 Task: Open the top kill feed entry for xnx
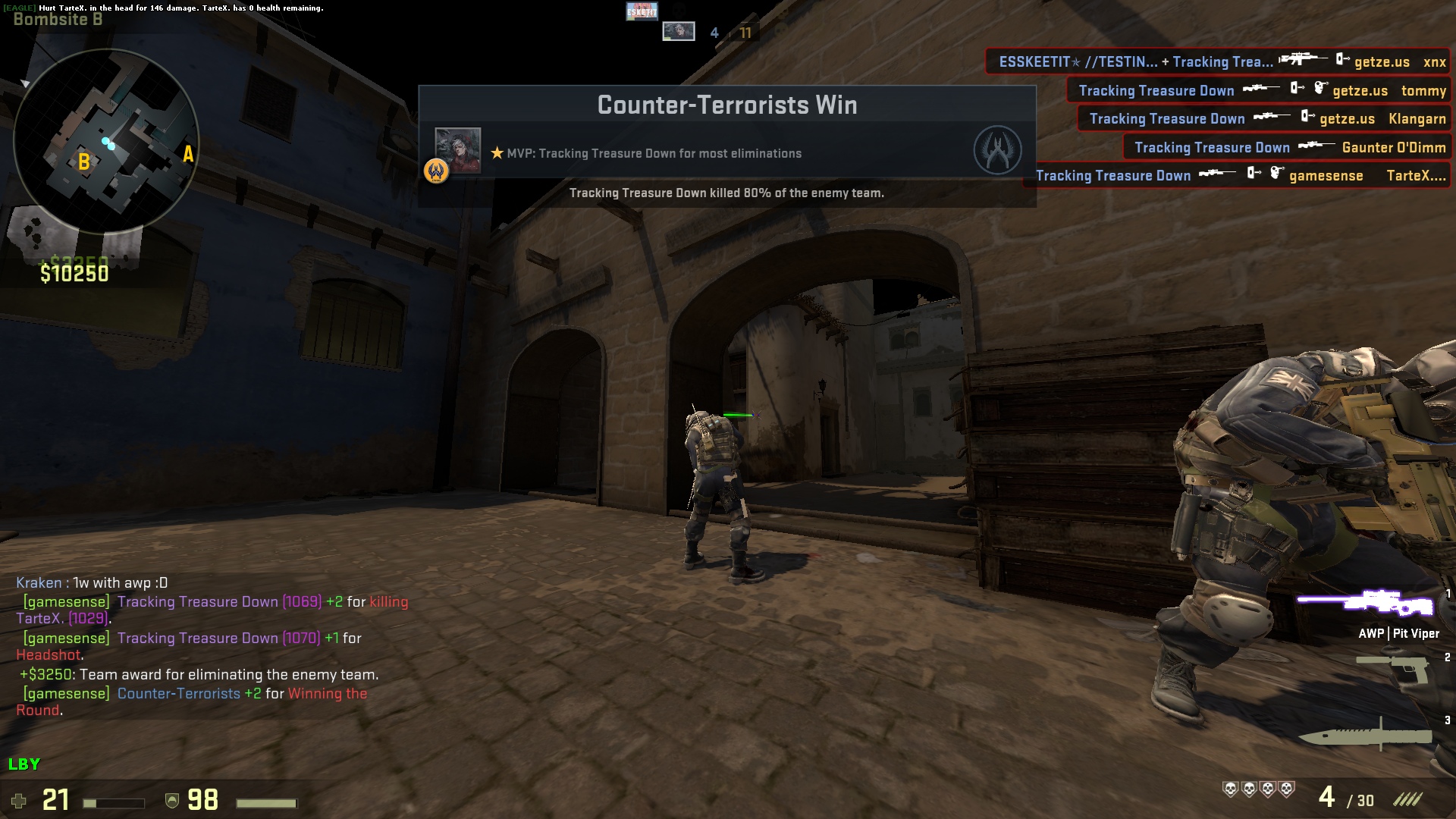(x=1219, y=62)
